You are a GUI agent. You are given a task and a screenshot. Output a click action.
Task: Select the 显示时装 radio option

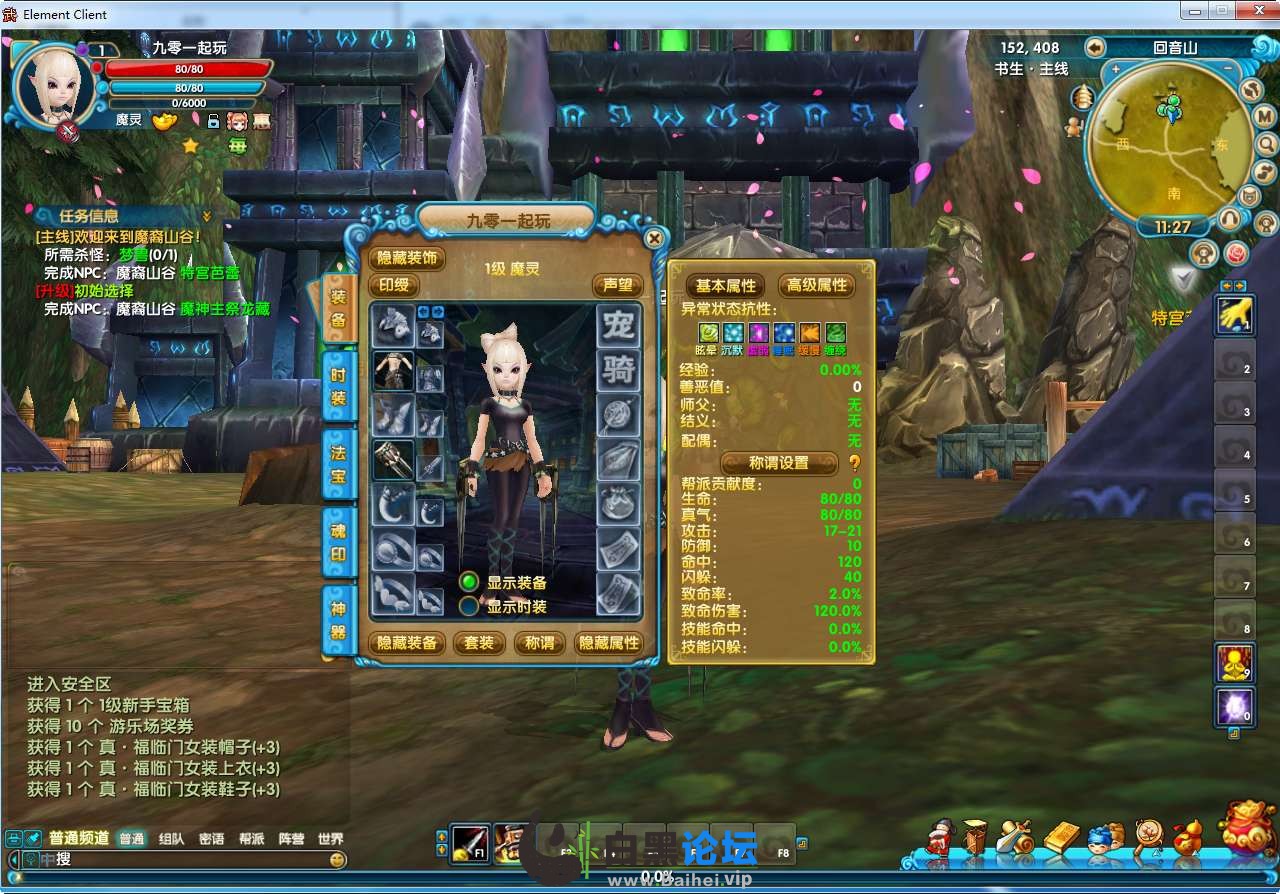(469, 606)
